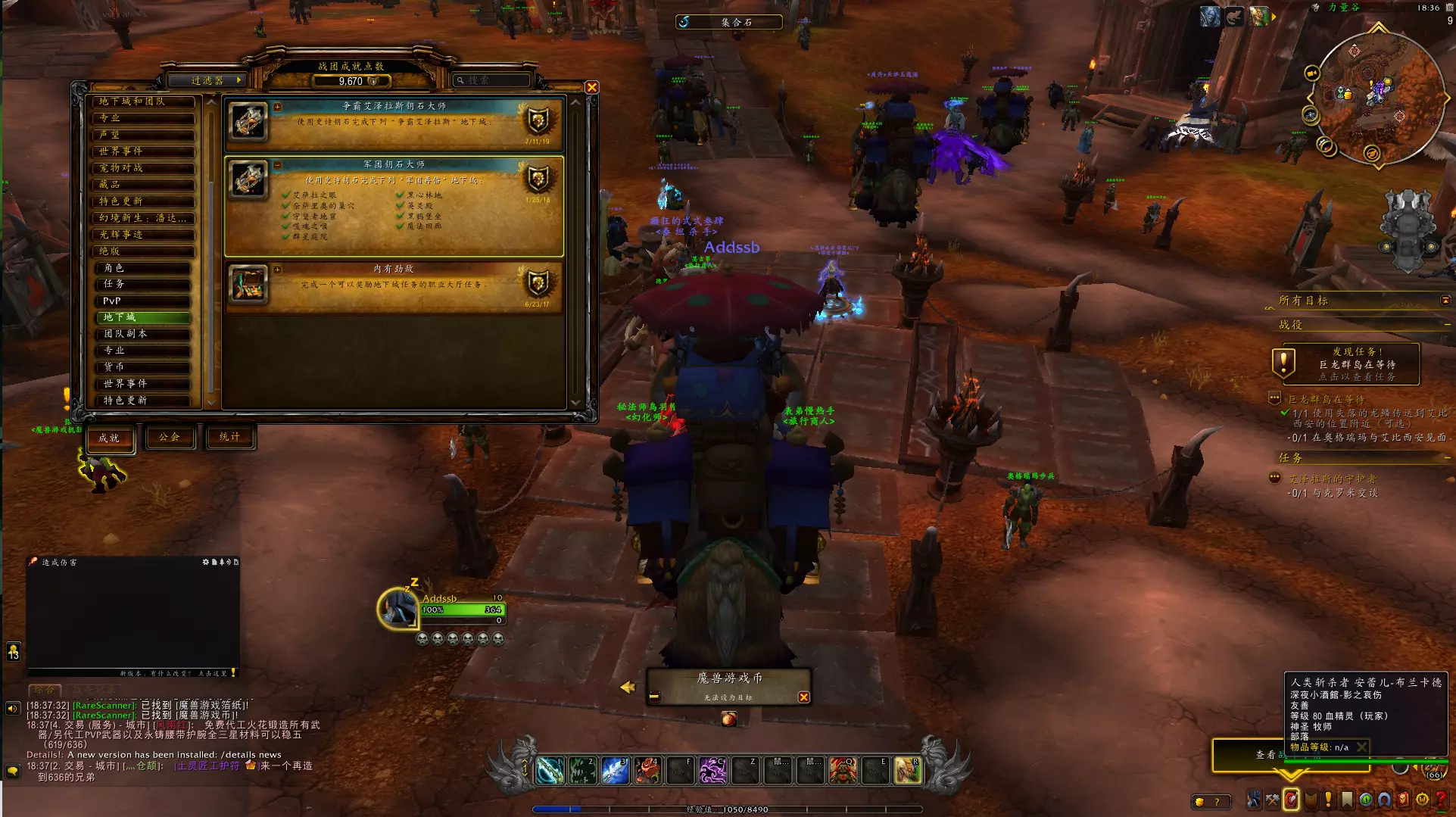Click the achievement 搜索 search box
This screenshot has width=1456, height=817.
[x=493, y=80]
